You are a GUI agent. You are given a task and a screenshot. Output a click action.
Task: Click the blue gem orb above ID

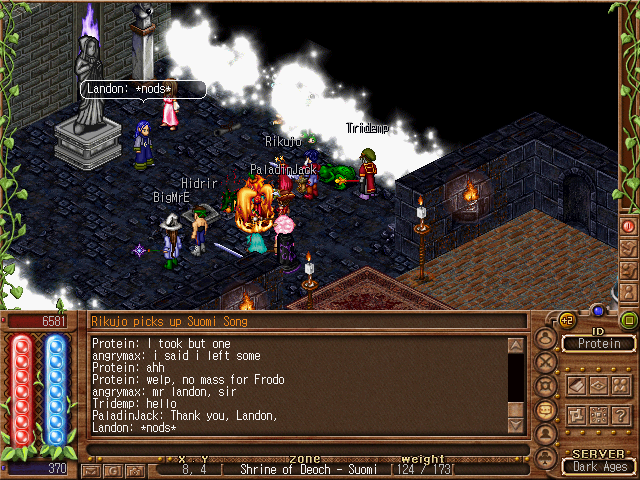[x=598, y=310]
